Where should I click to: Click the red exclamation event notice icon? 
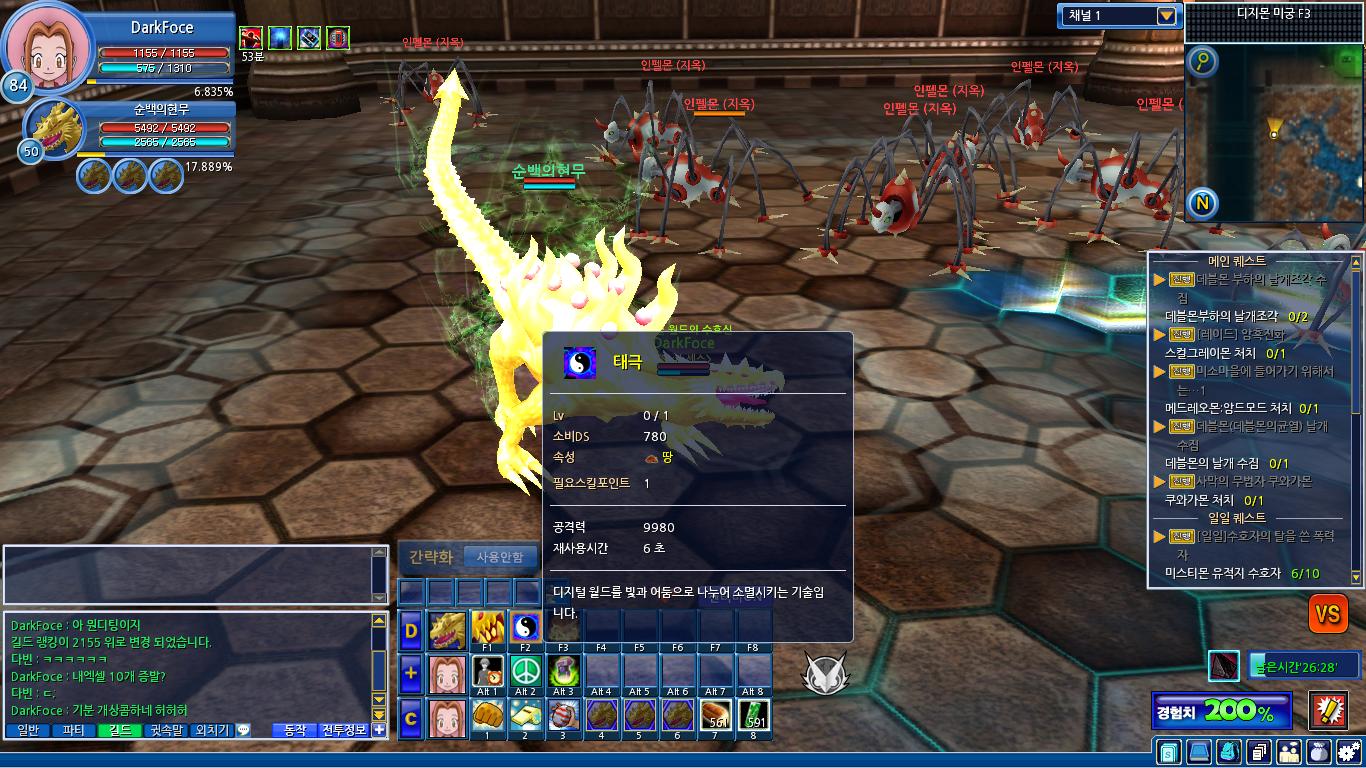point(1328,711)
